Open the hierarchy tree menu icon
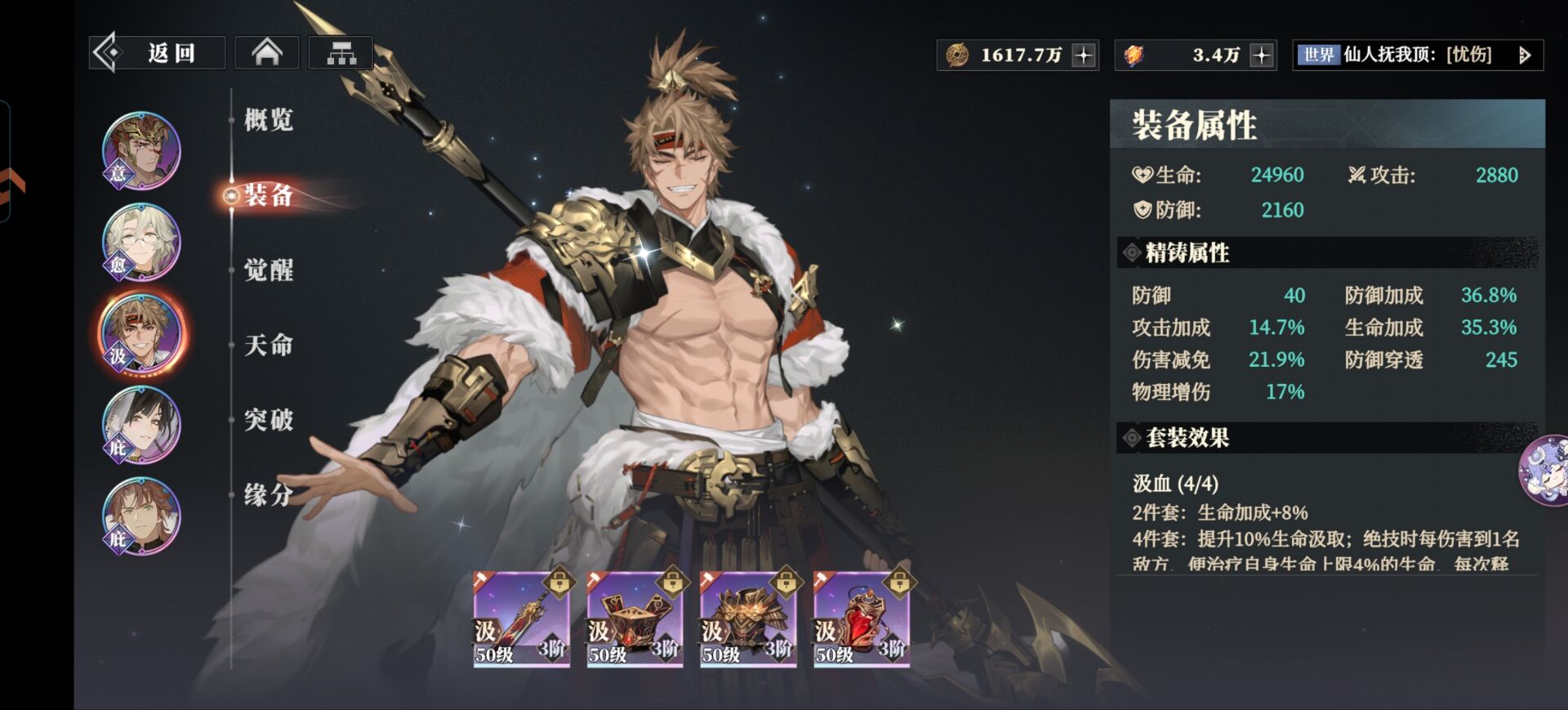This screenshot has width=1568, height=710. tap(341, 54)
